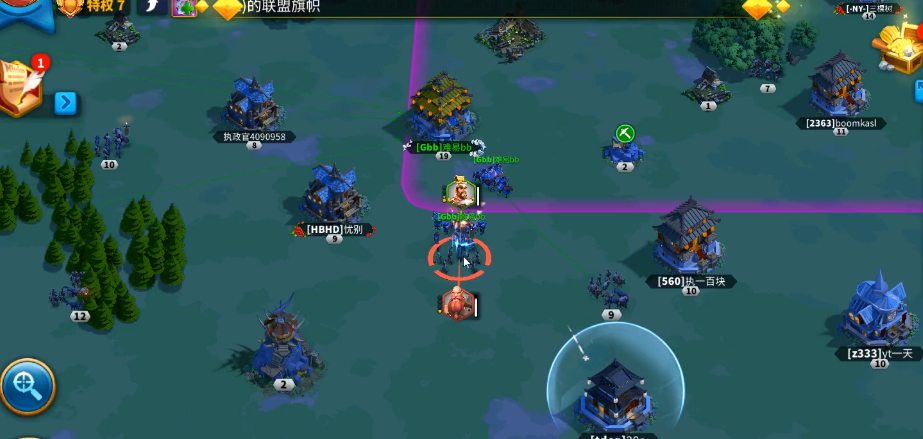Open the magnifying glass search button
Viewport: 923px width, 439px height.
(x=27, y=386)
